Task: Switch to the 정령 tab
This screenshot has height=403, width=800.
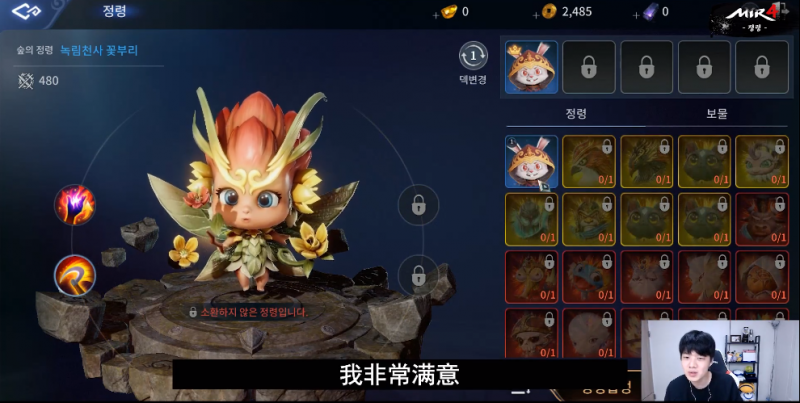Action: 574,114
